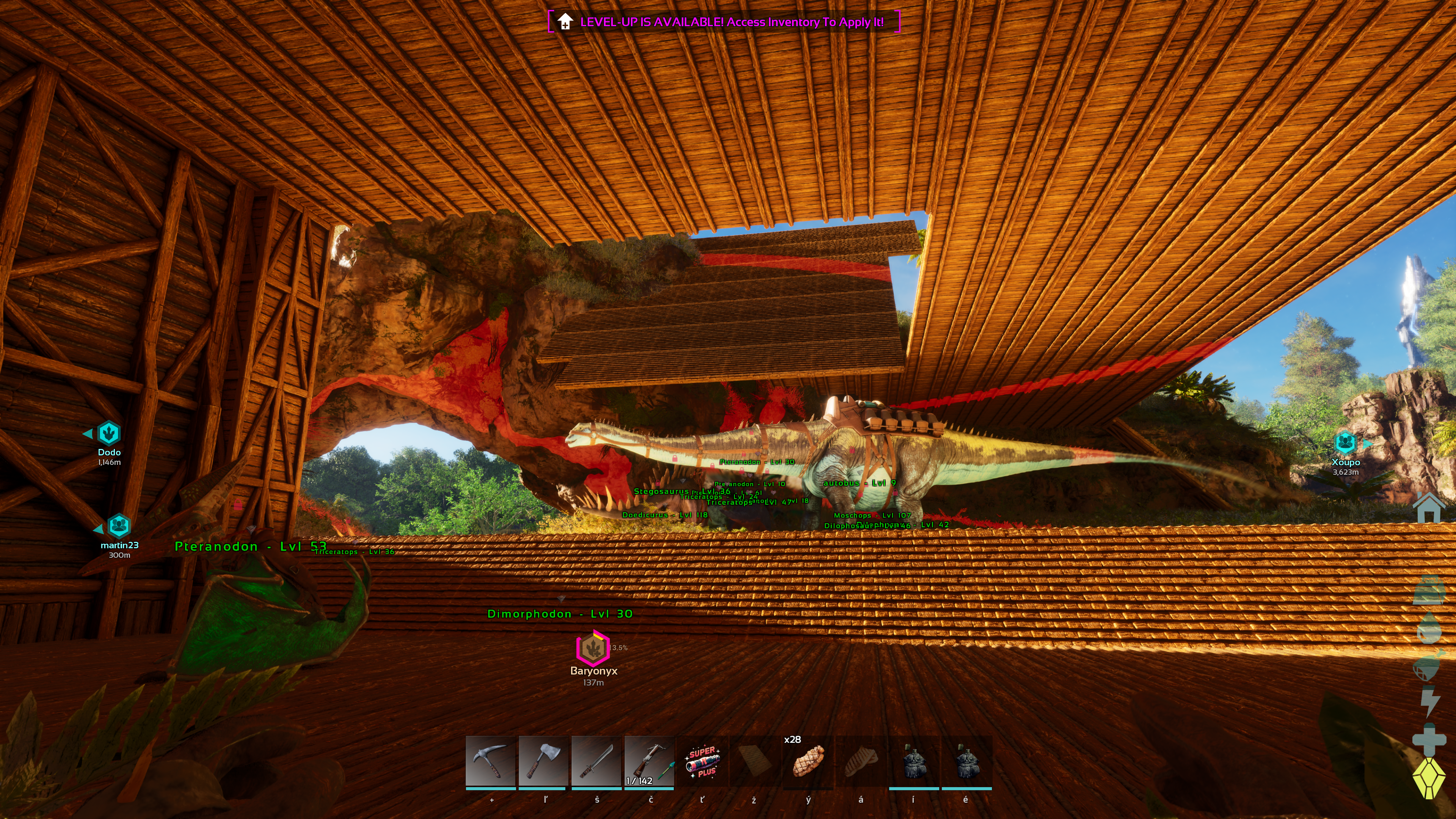Click the Xoupo tribe member marker
The image size is (1456, 819).
point(1345,442)
